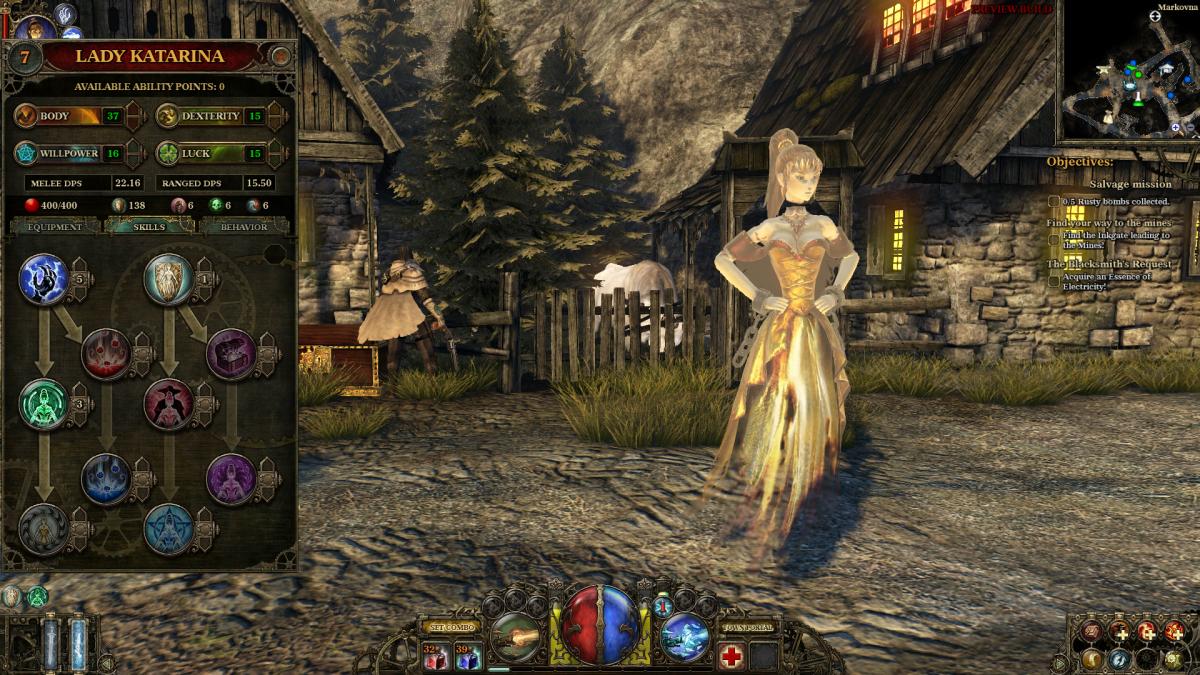Pick the blue pentagram skill icon
This screenshot has height=675, width=1200.
click(x=168, y=529)
